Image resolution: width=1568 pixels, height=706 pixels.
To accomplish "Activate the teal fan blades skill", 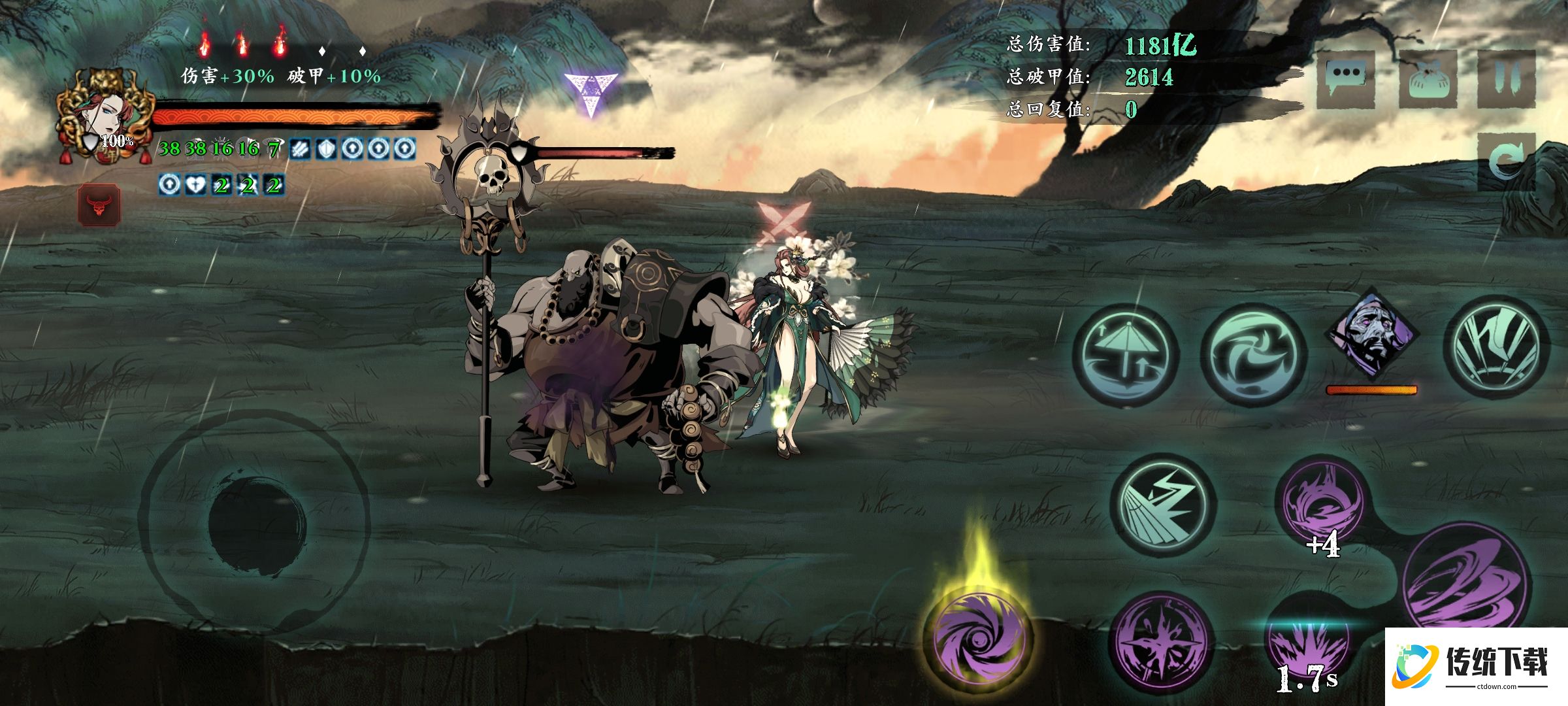I will (x=1496, y=346).
